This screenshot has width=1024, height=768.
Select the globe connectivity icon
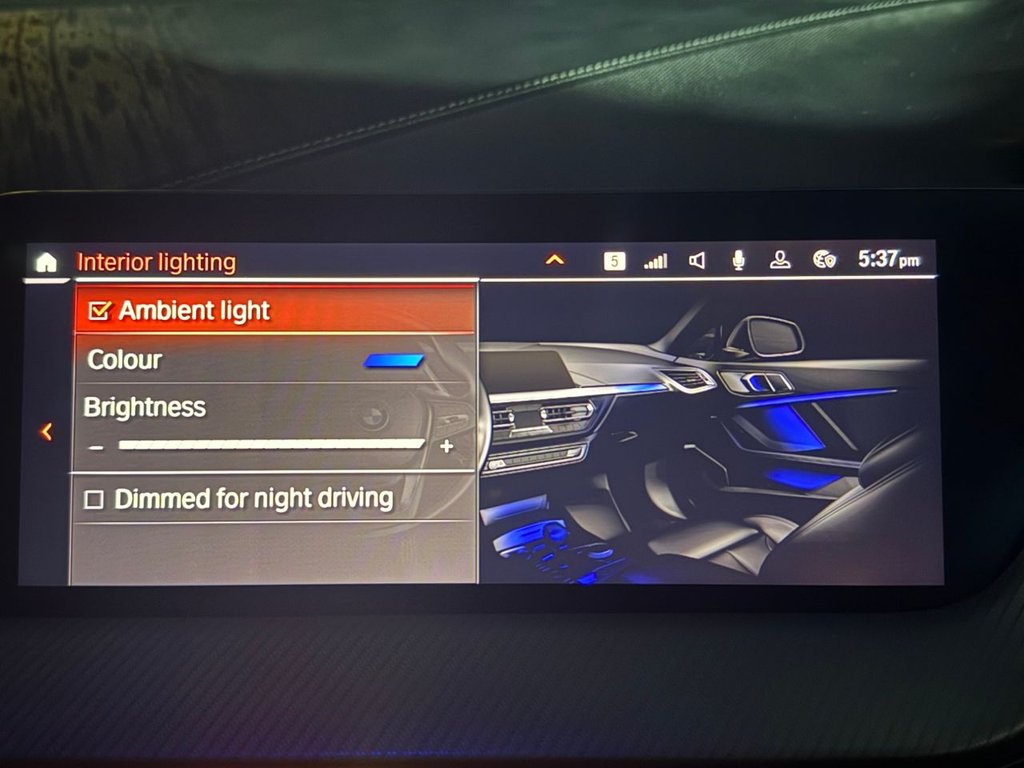tap(824, 260)
